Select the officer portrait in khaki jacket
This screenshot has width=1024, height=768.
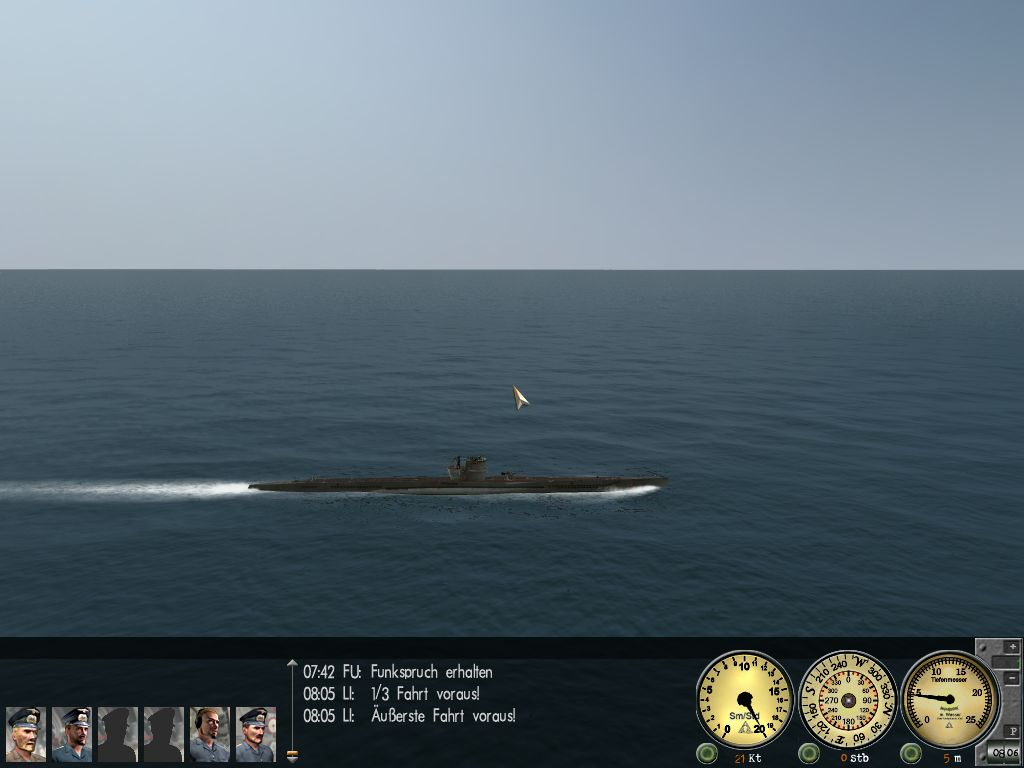[26, 734]
